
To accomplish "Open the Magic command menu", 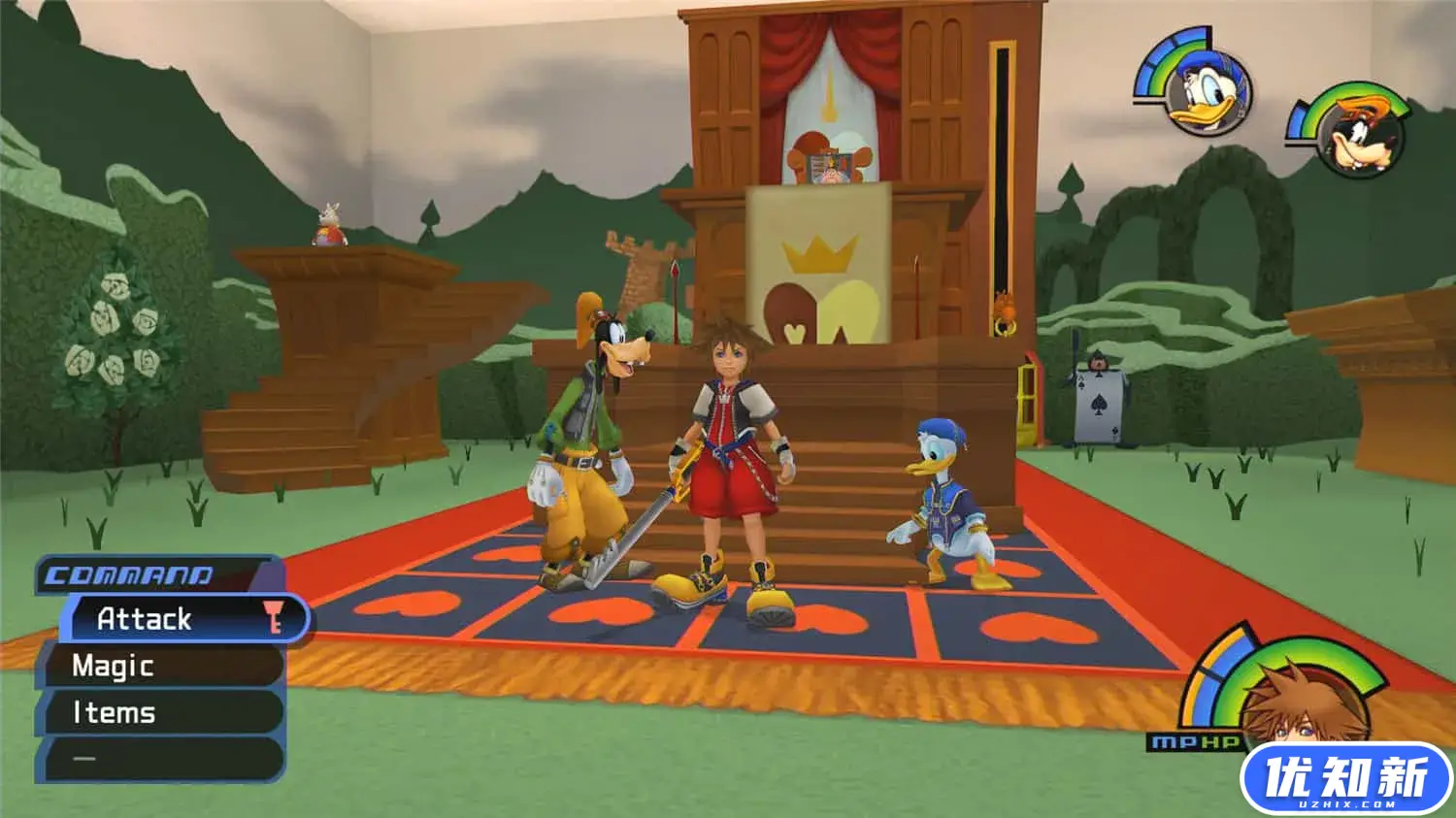I will (112, 666).
